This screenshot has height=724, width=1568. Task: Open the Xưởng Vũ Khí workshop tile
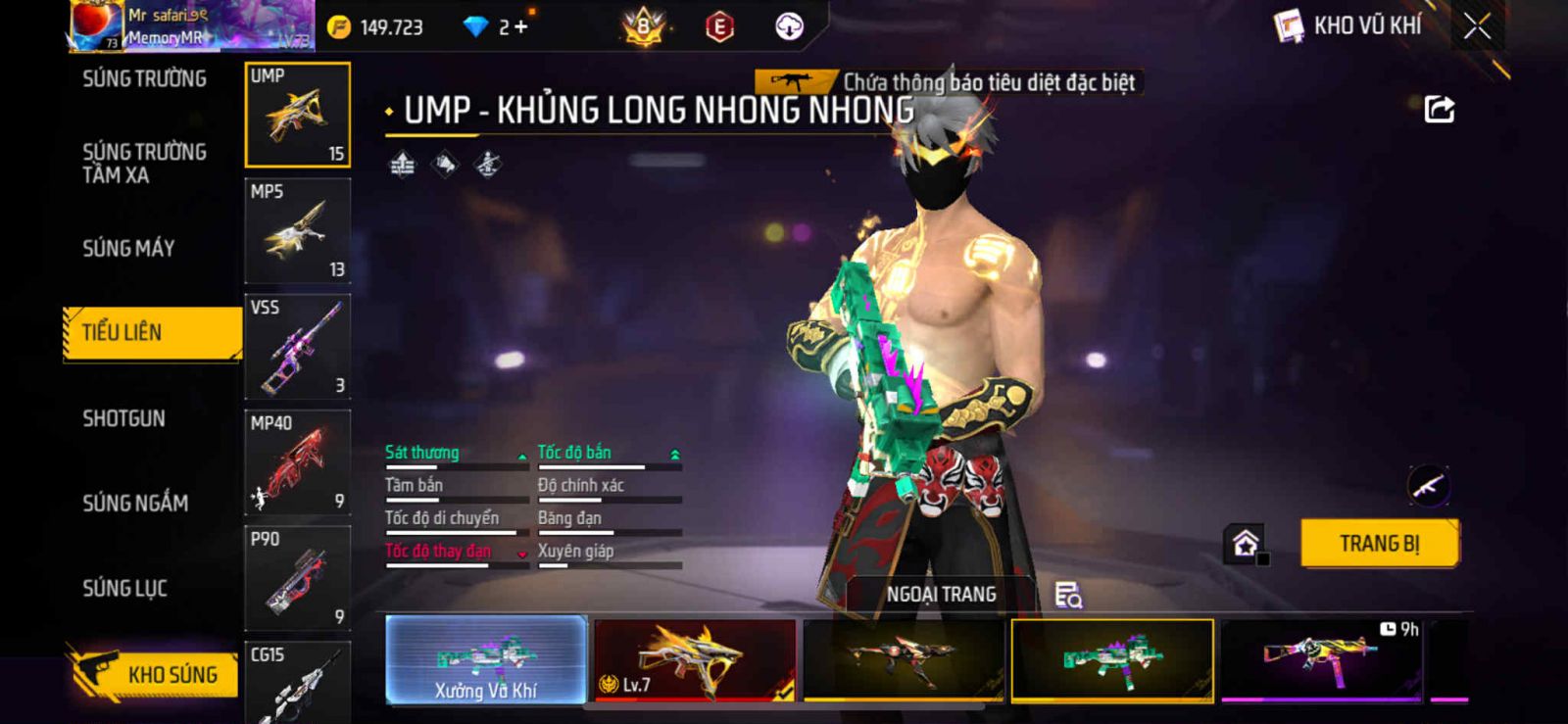tap(486, 660)
